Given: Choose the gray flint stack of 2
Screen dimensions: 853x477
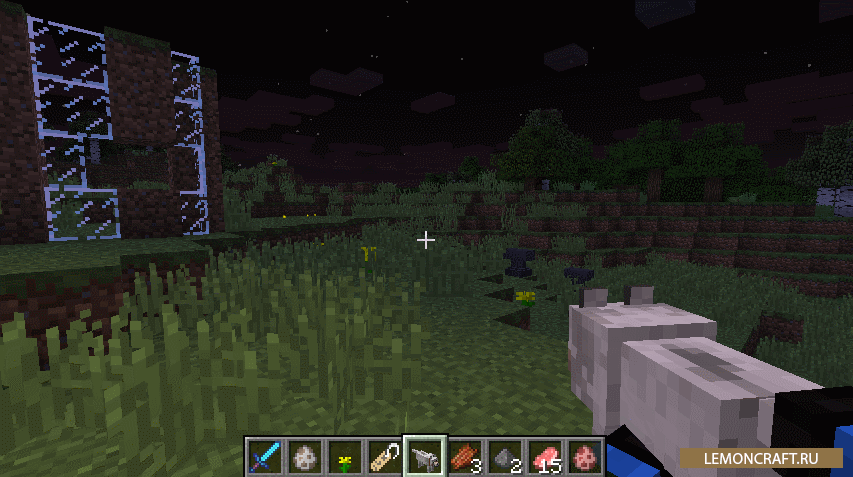Looking at the screenshot, I should coord(504,456).
